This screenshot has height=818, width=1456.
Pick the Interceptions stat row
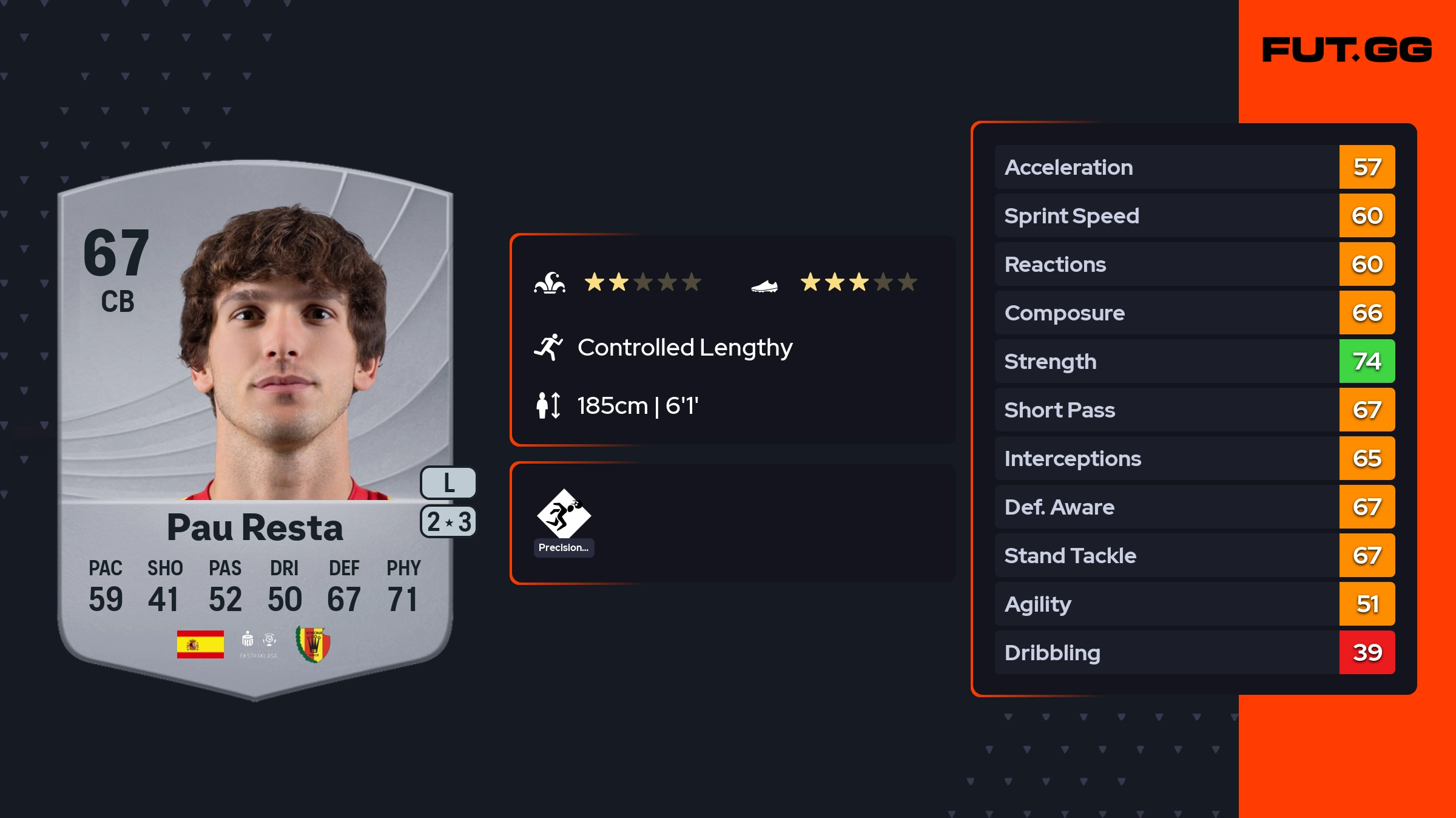(x=1194, y=458)
